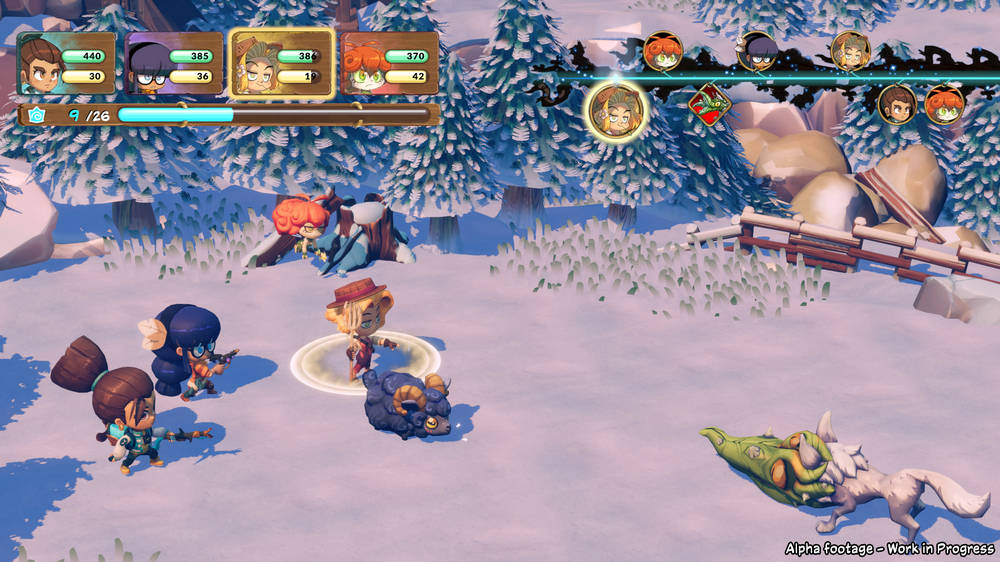Select the brown-haired boy's party panel
Screen dimensions: 1000x562
(x=67, y=64)
